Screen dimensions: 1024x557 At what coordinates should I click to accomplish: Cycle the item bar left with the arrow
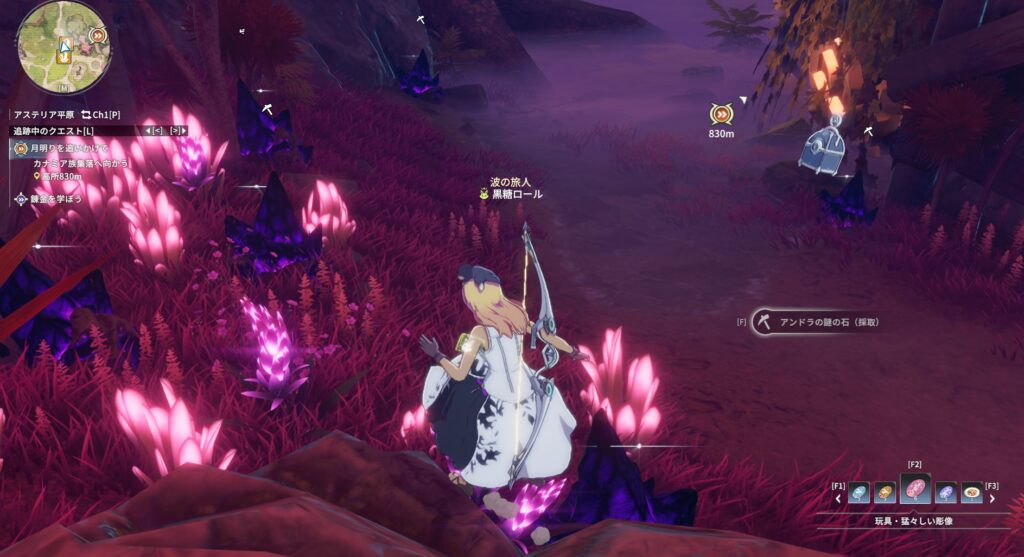838,498
